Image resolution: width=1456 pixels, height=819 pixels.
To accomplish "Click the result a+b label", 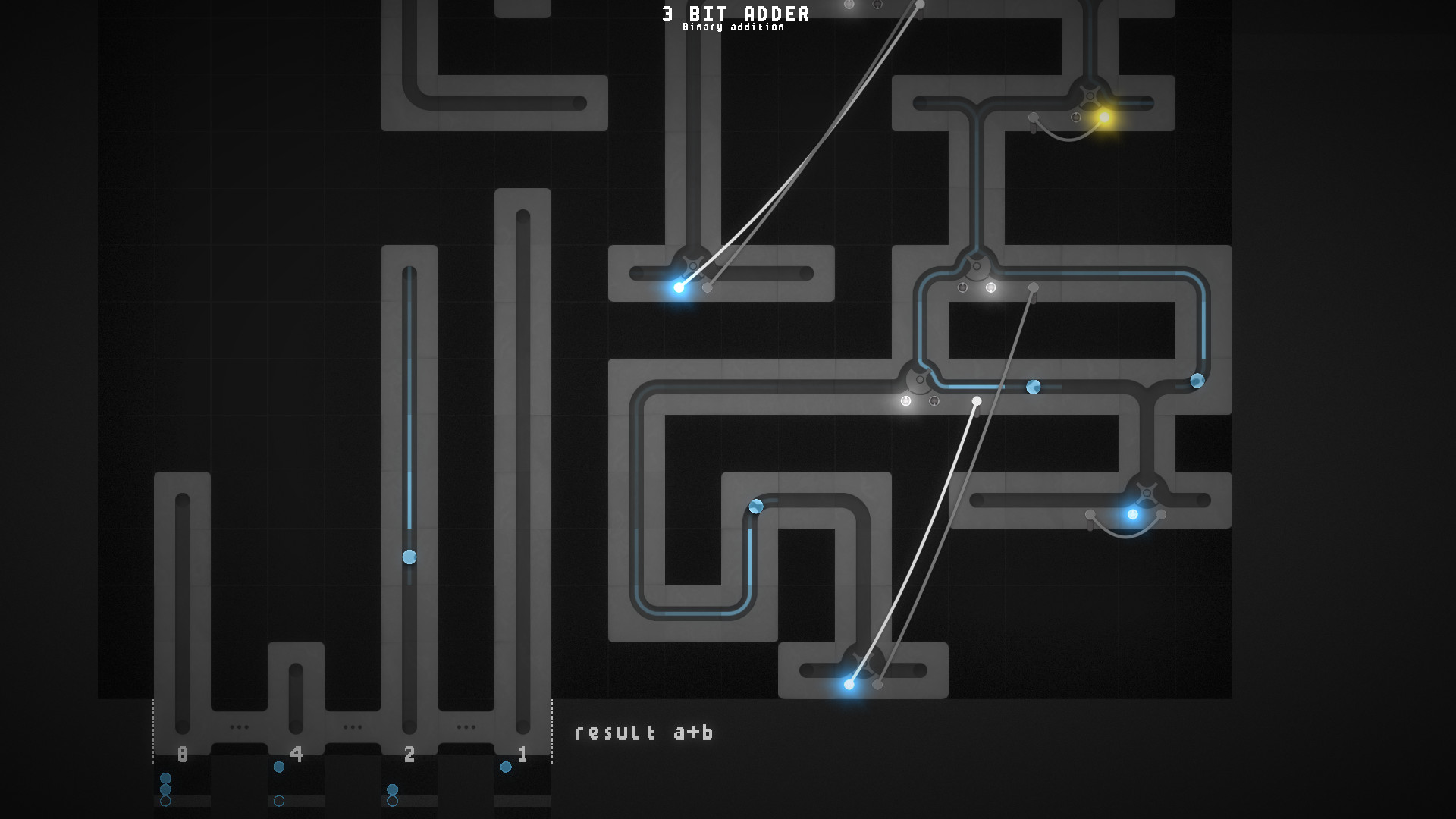I will coord(645,733).
